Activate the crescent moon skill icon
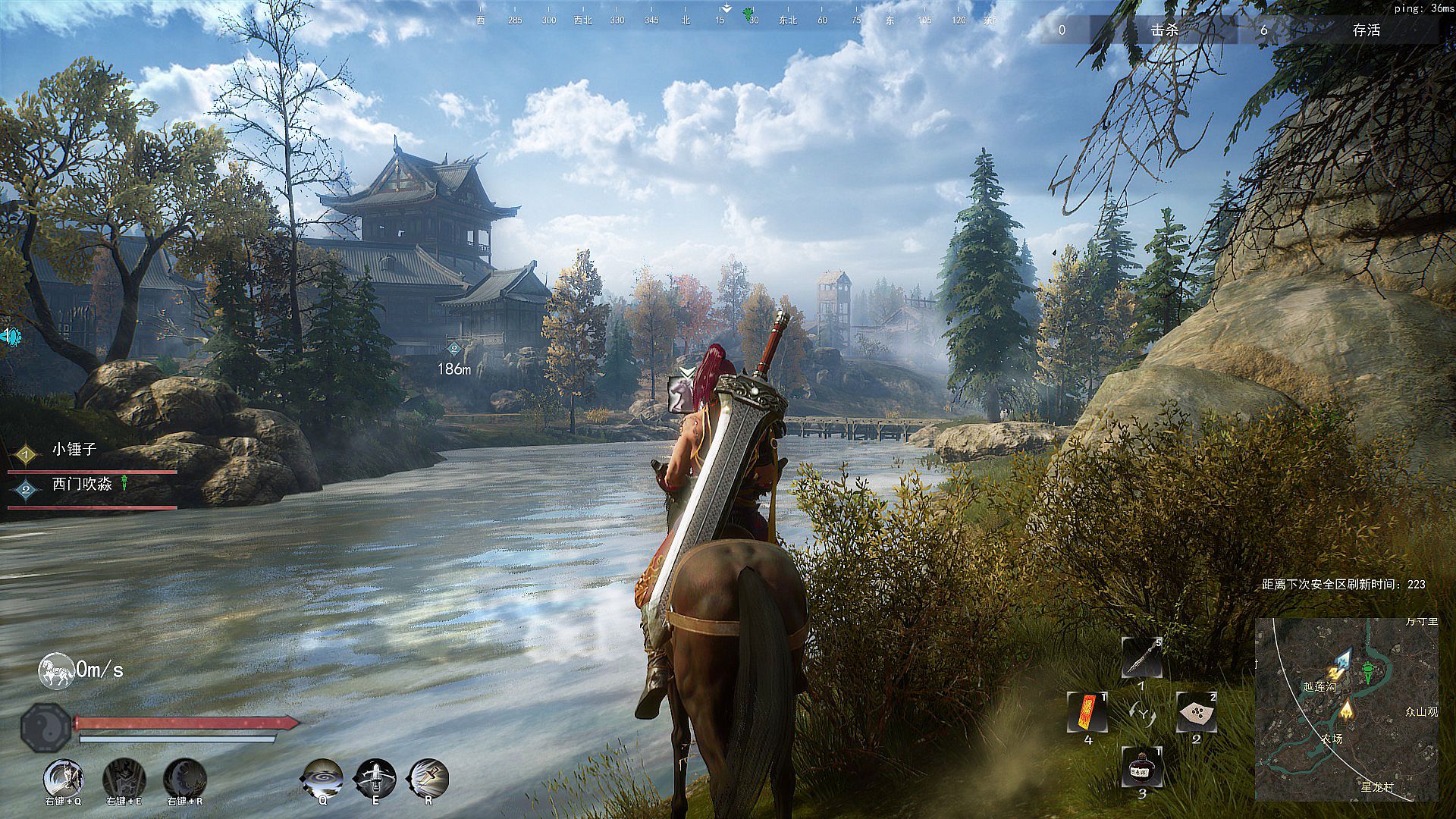Viewport: 1456px width, 819px height. pyautogui.click(x=185, y=778)
